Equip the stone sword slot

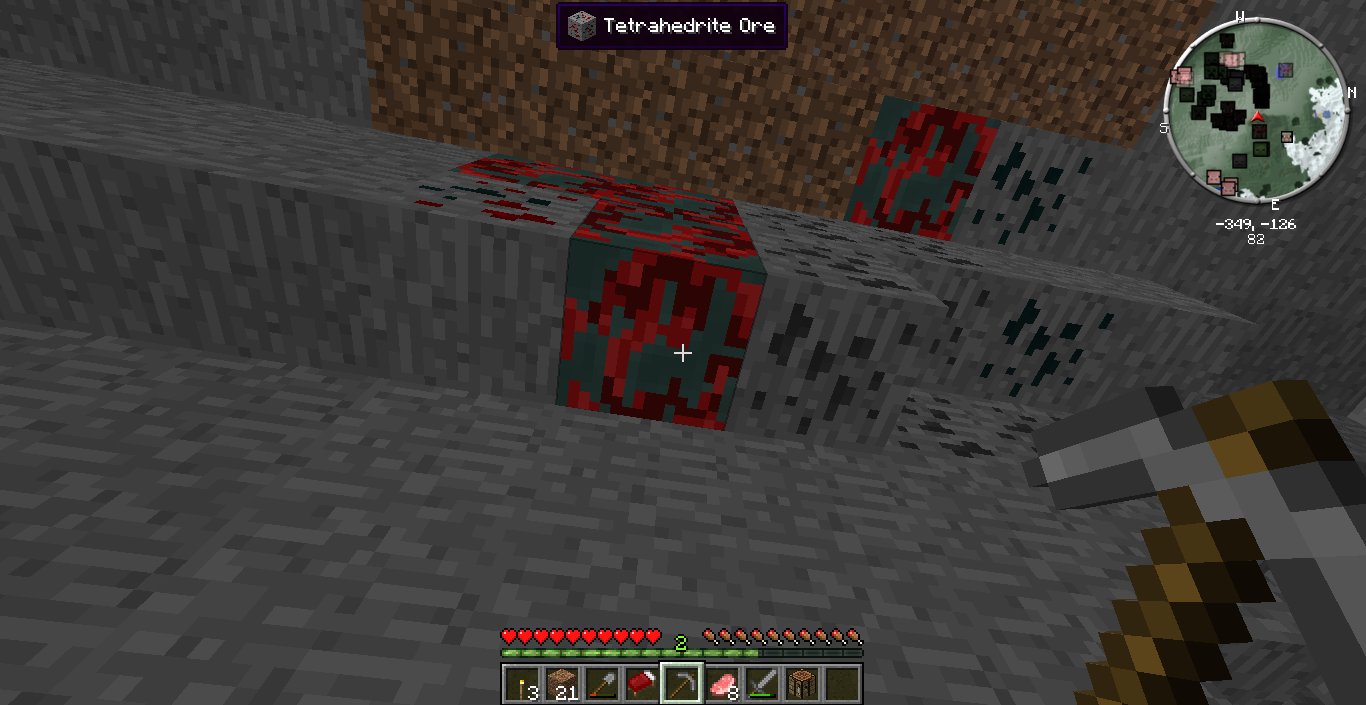point(762,684)
